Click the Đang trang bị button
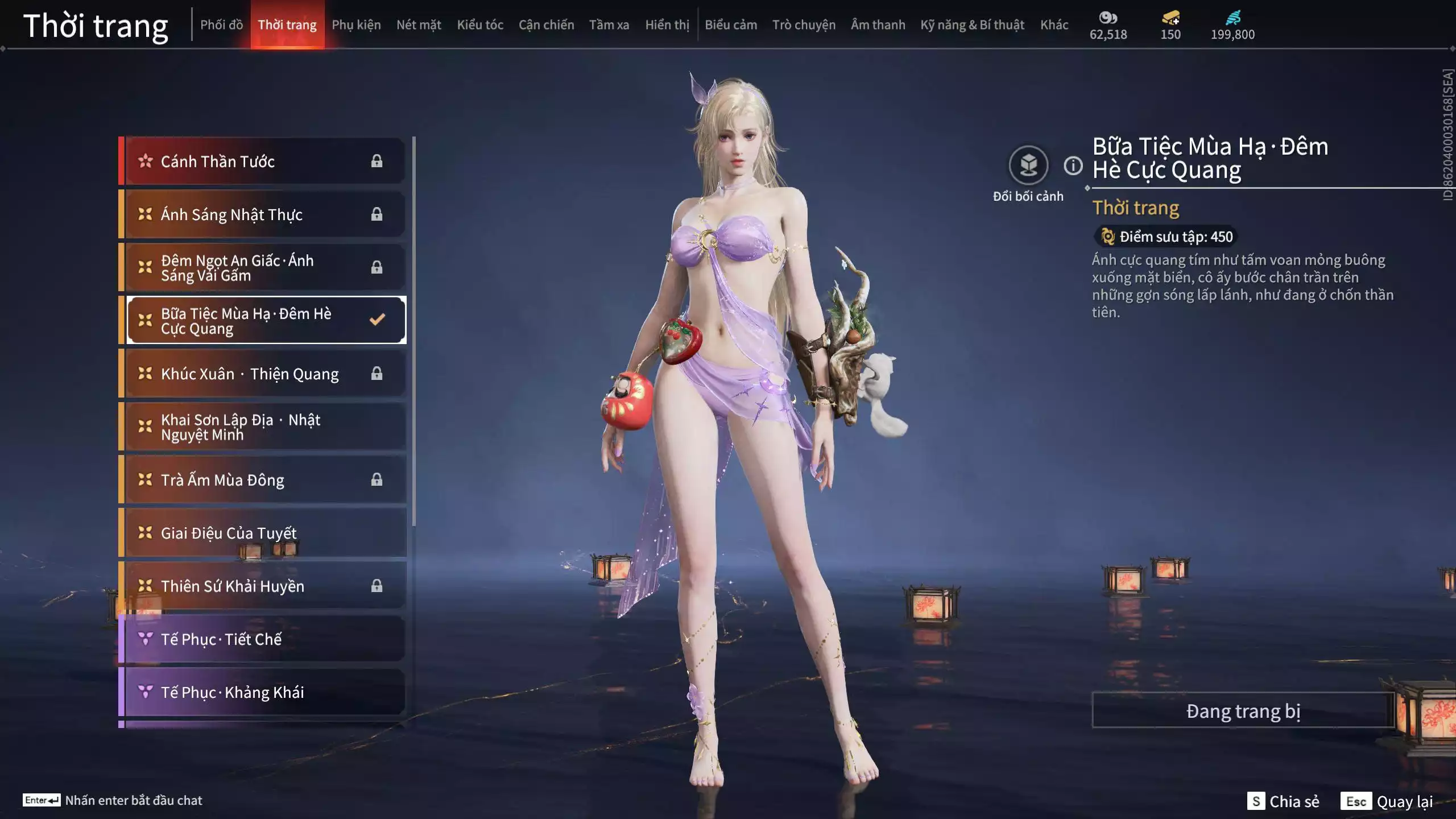Screen dimensions: 1456x819 (x=1243, y=711)
